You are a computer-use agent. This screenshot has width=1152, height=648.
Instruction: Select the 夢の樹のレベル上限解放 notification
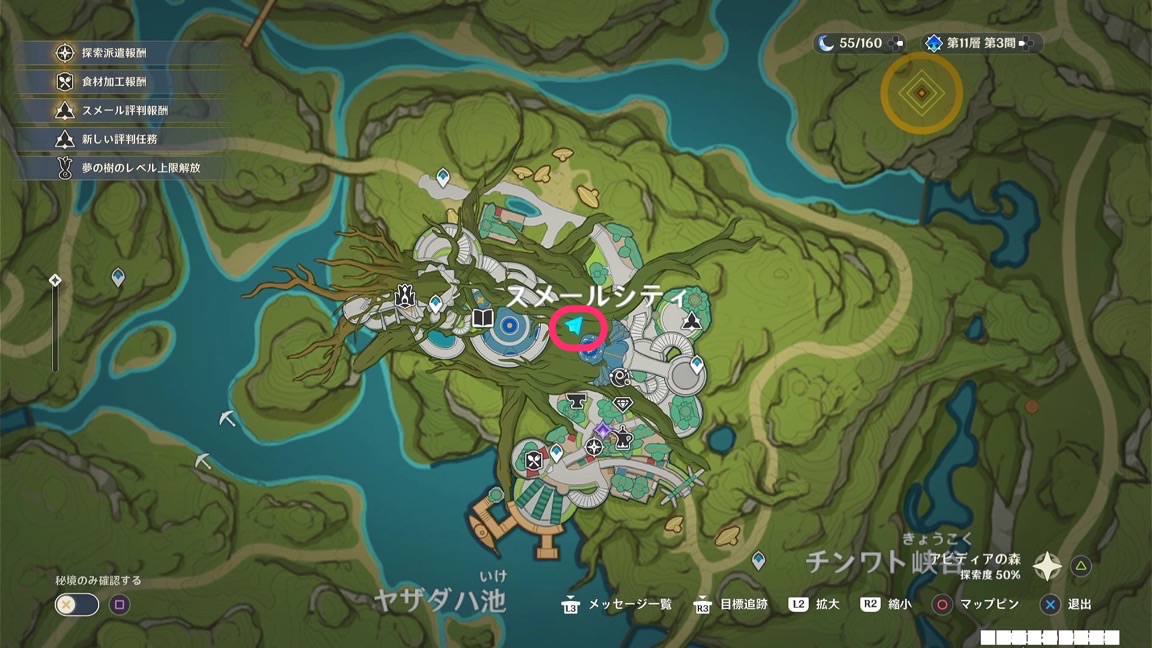tap(140, 168)
